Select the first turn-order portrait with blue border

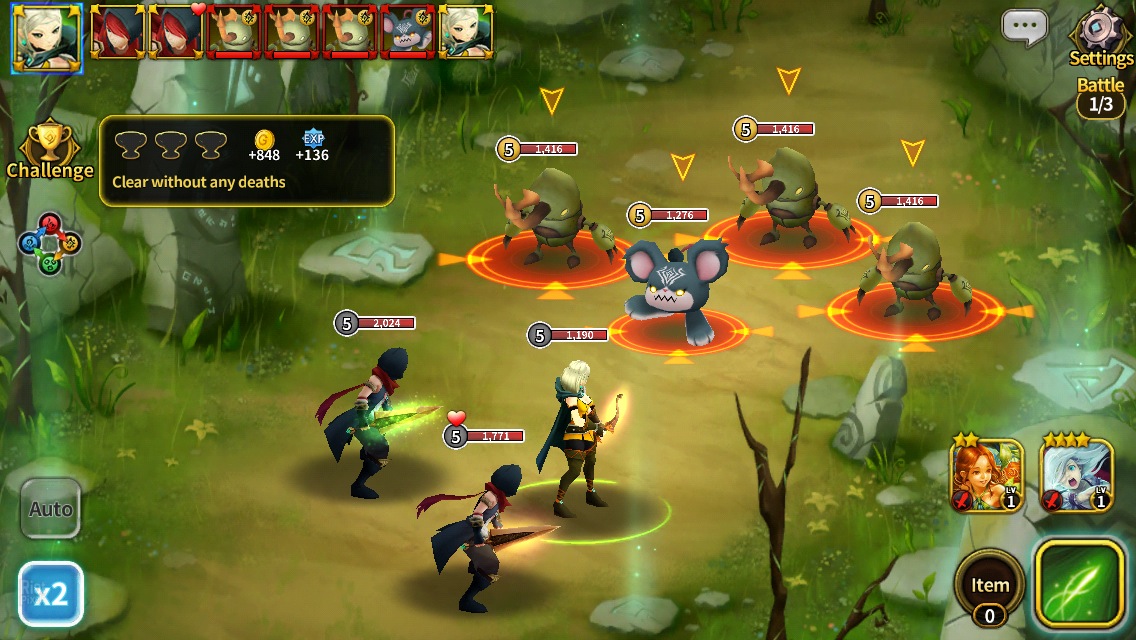[x=46, y=39]
